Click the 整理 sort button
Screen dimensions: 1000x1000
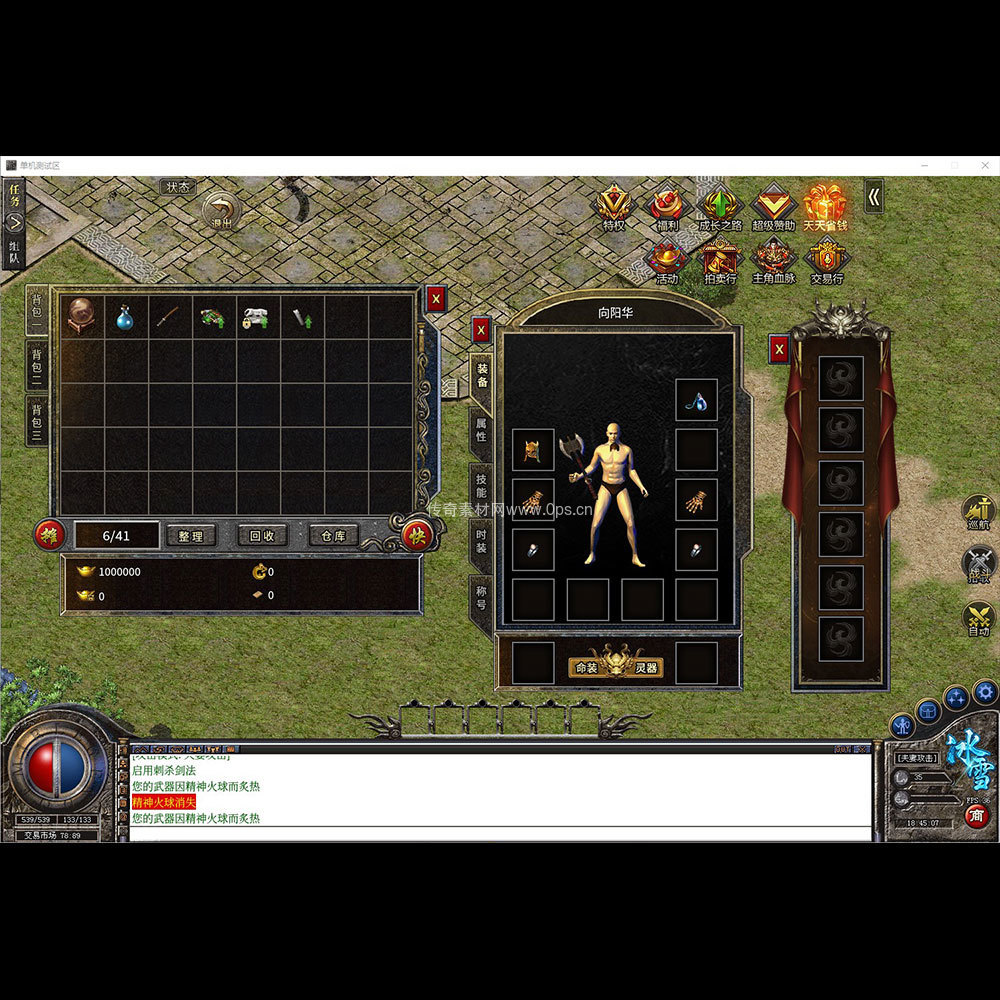pyautogui.click(x=191, y=536)
